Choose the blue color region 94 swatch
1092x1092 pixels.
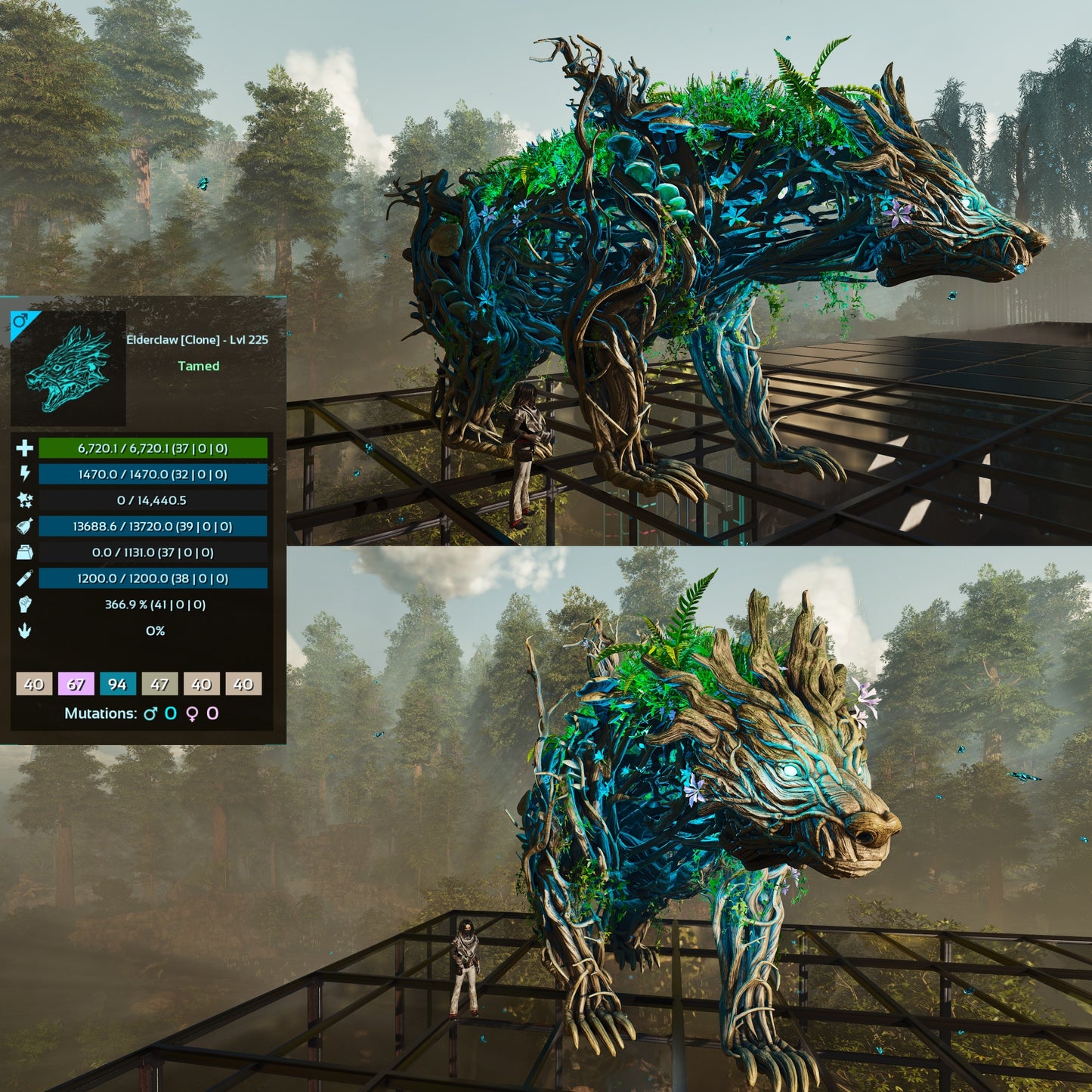(x=117, y=684)
